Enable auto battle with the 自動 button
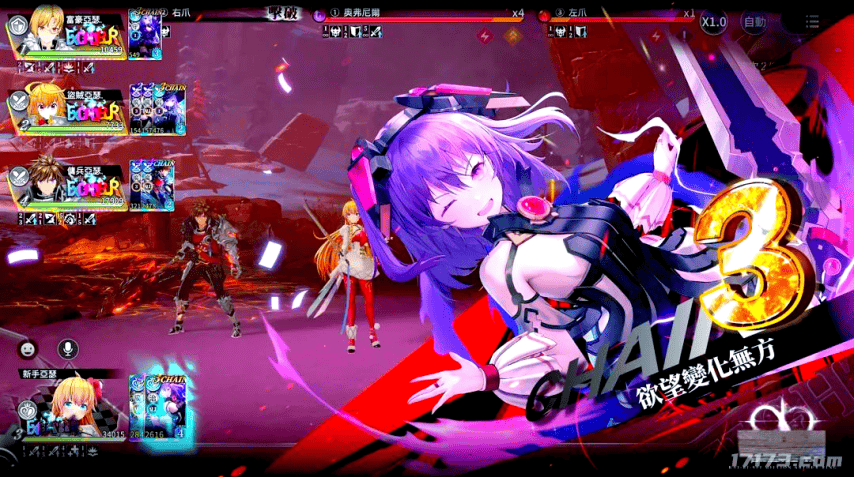This screenshot has height=477, width=854. 755,21
